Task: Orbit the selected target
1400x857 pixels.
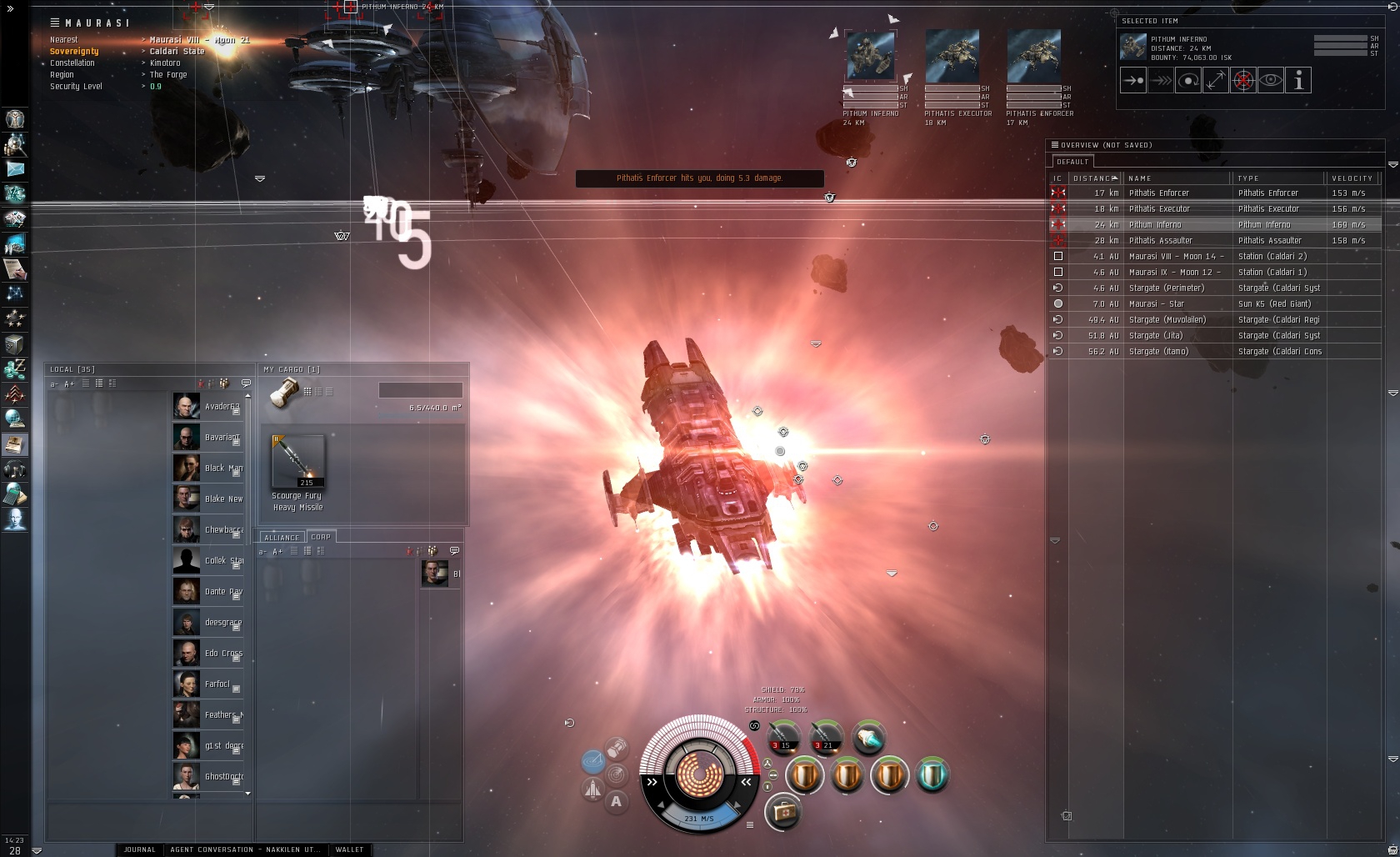Action: [x=1188, y=81]
